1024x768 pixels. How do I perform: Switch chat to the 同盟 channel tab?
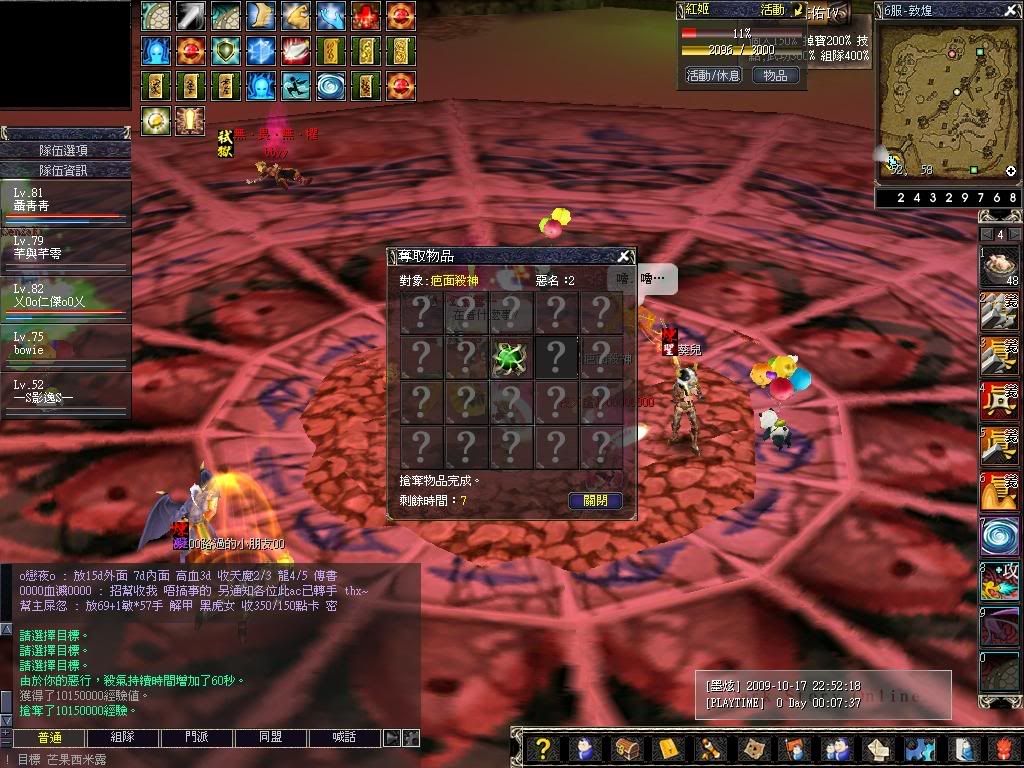pos(270,738)
